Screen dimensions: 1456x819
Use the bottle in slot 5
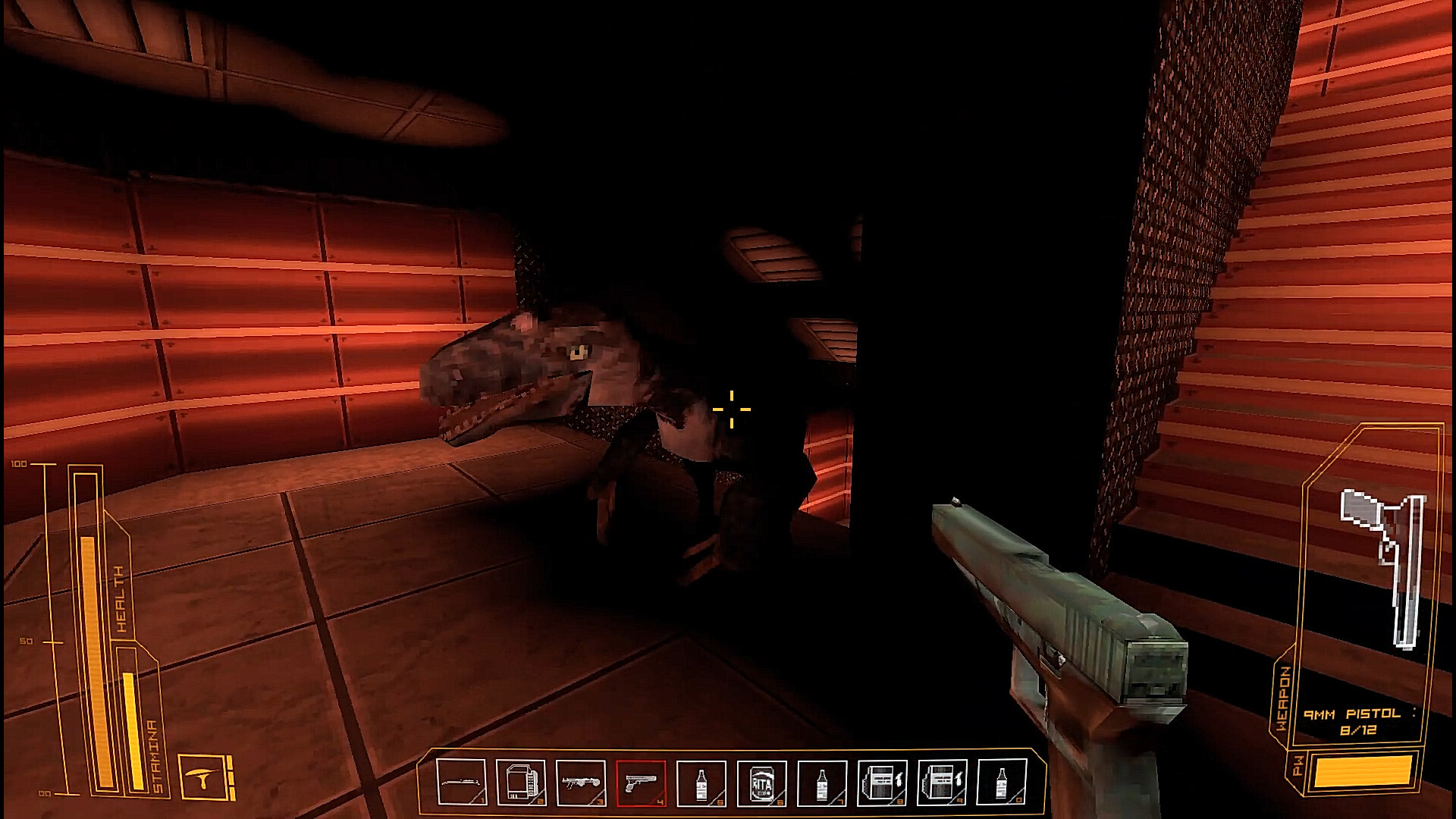click(701, 783)
